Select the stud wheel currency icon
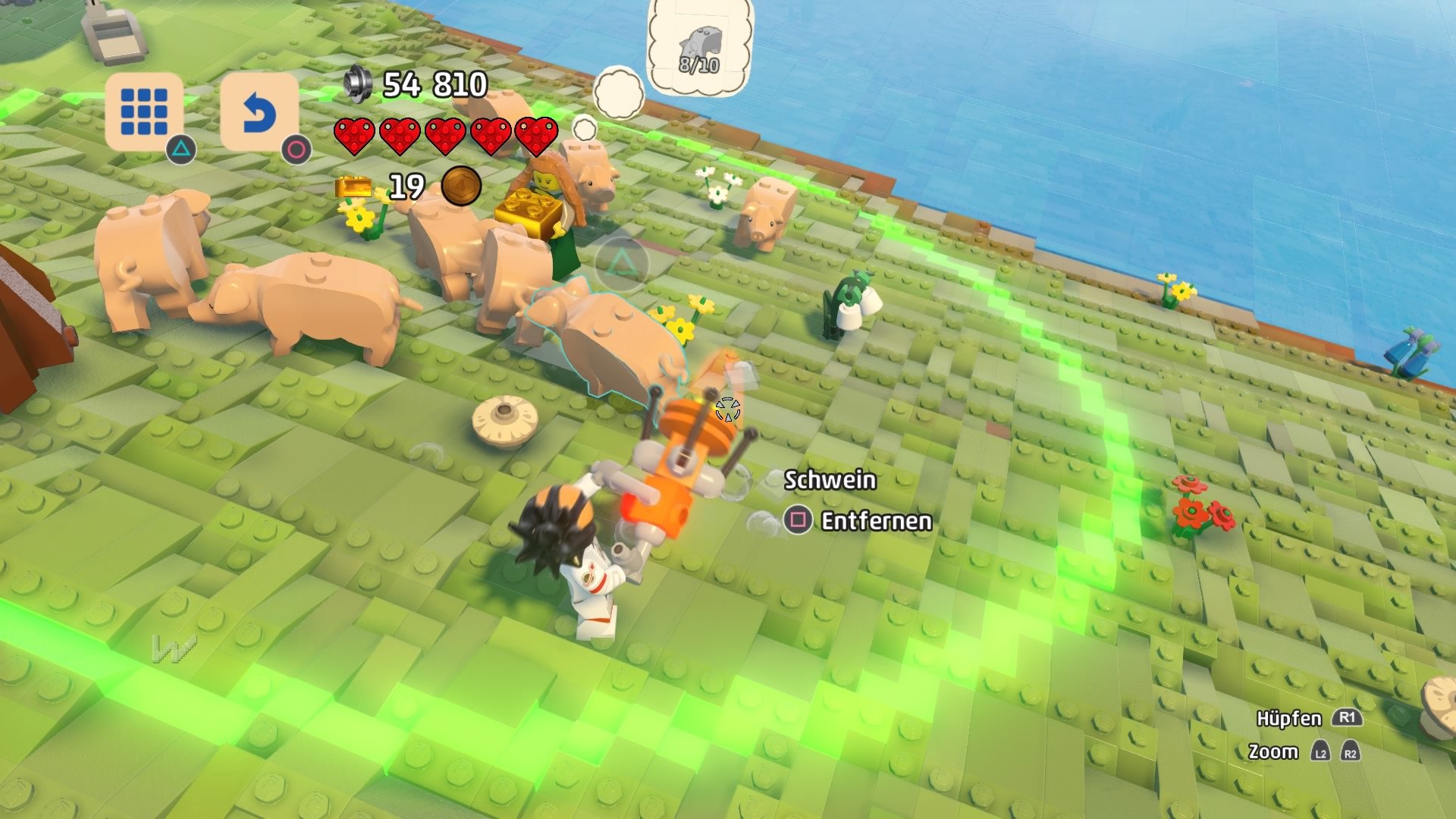Viewport: 1456px width, 819px height. click(356, 85)
